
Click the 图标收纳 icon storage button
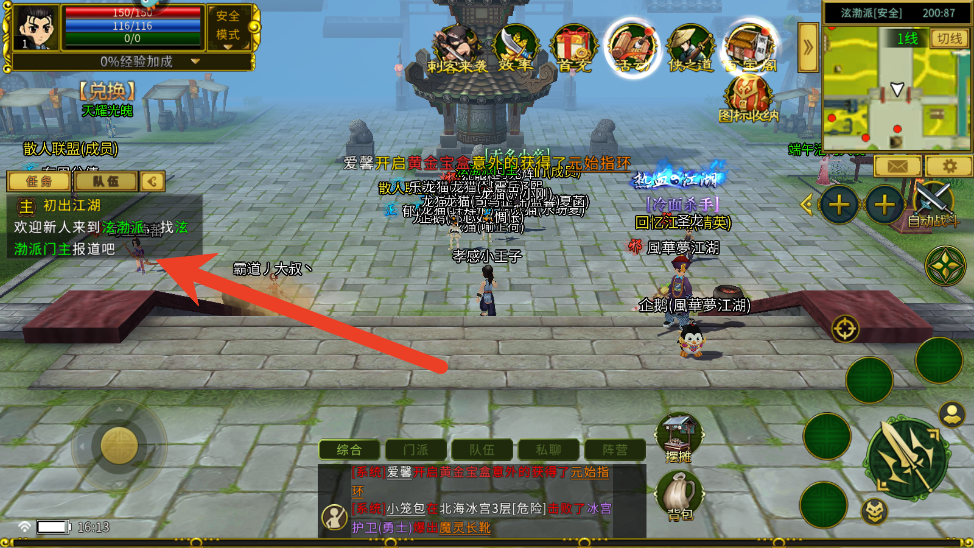click(748, 98)
